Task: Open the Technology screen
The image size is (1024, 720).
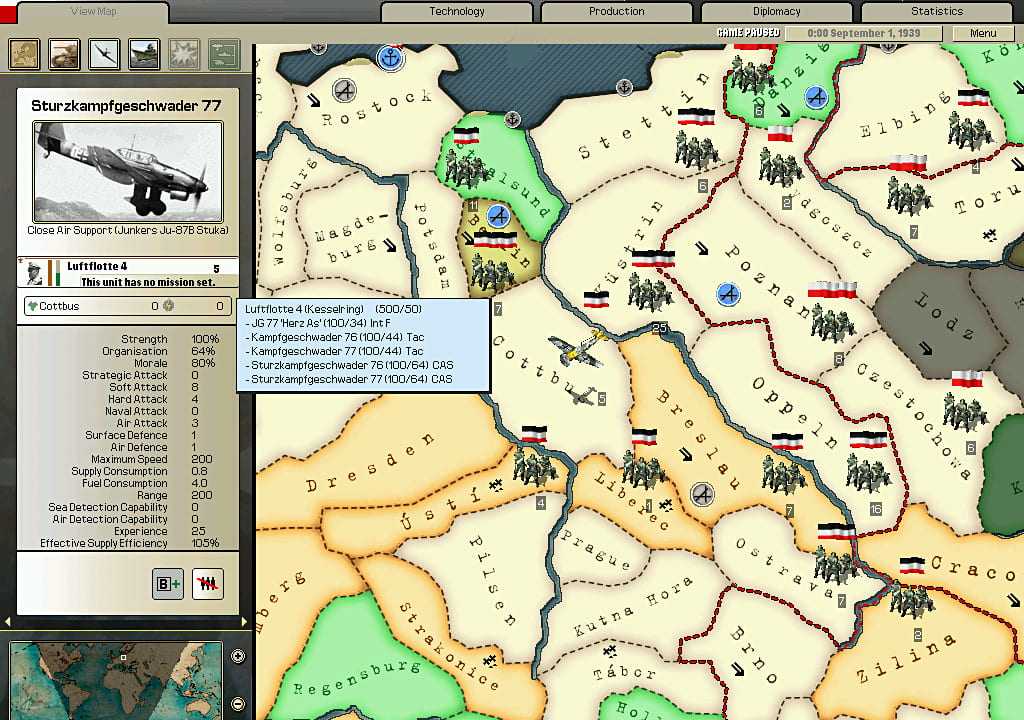Action: [457, 12]
